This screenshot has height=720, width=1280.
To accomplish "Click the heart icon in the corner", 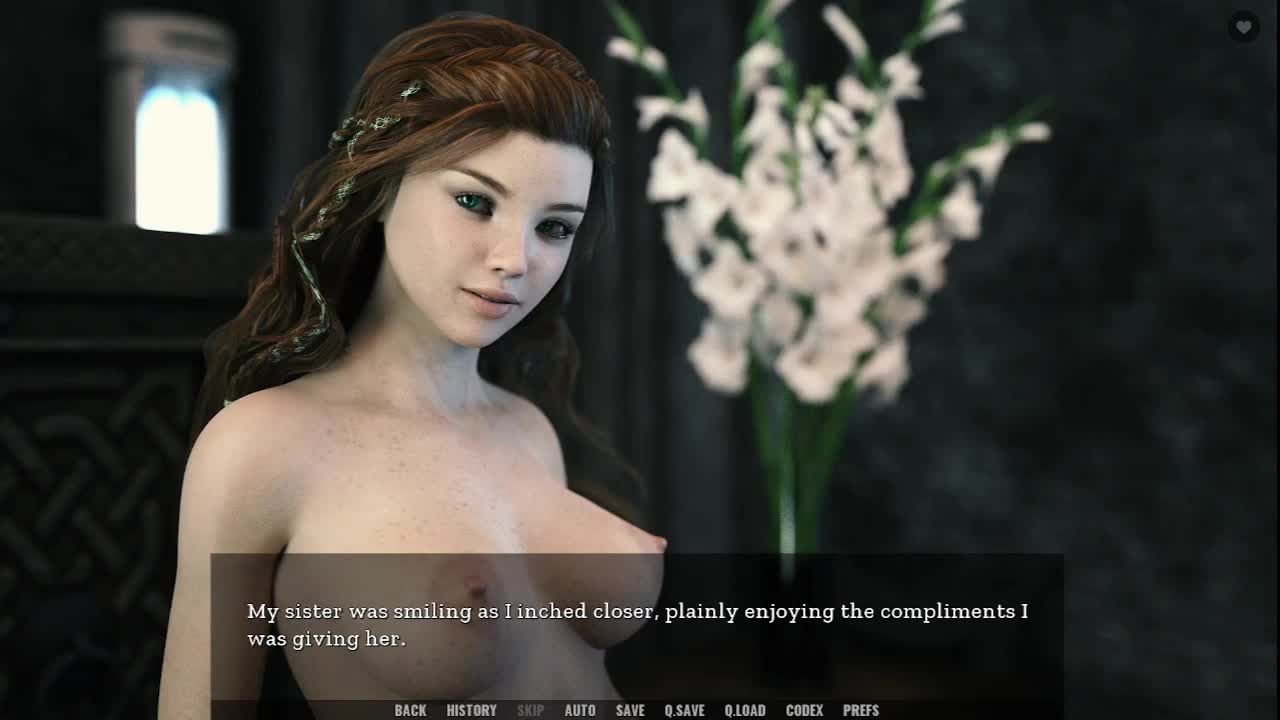I will 1243,27.
